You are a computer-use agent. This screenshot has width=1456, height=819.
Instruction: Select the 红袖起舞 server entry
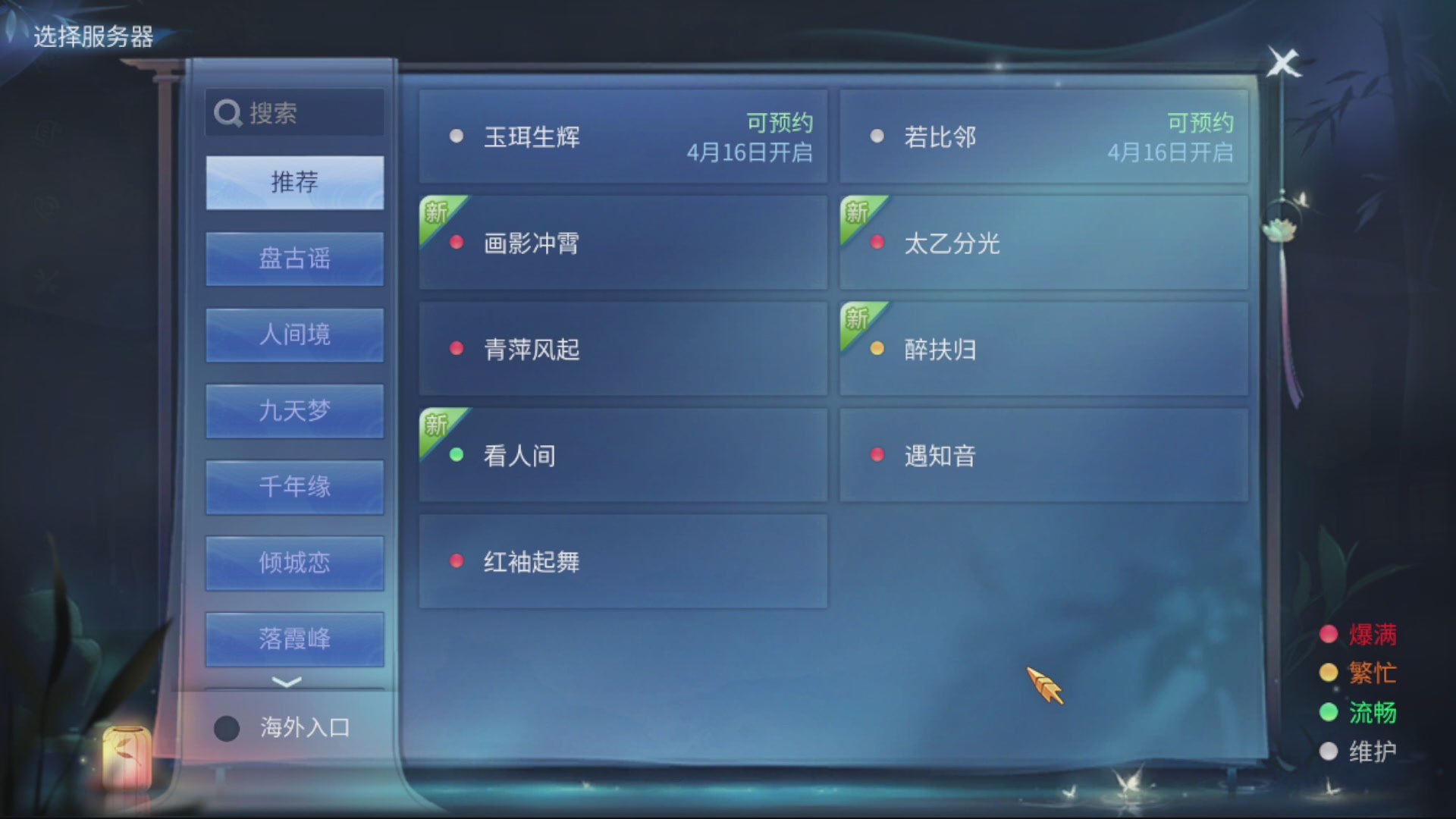tap(623, 560)
